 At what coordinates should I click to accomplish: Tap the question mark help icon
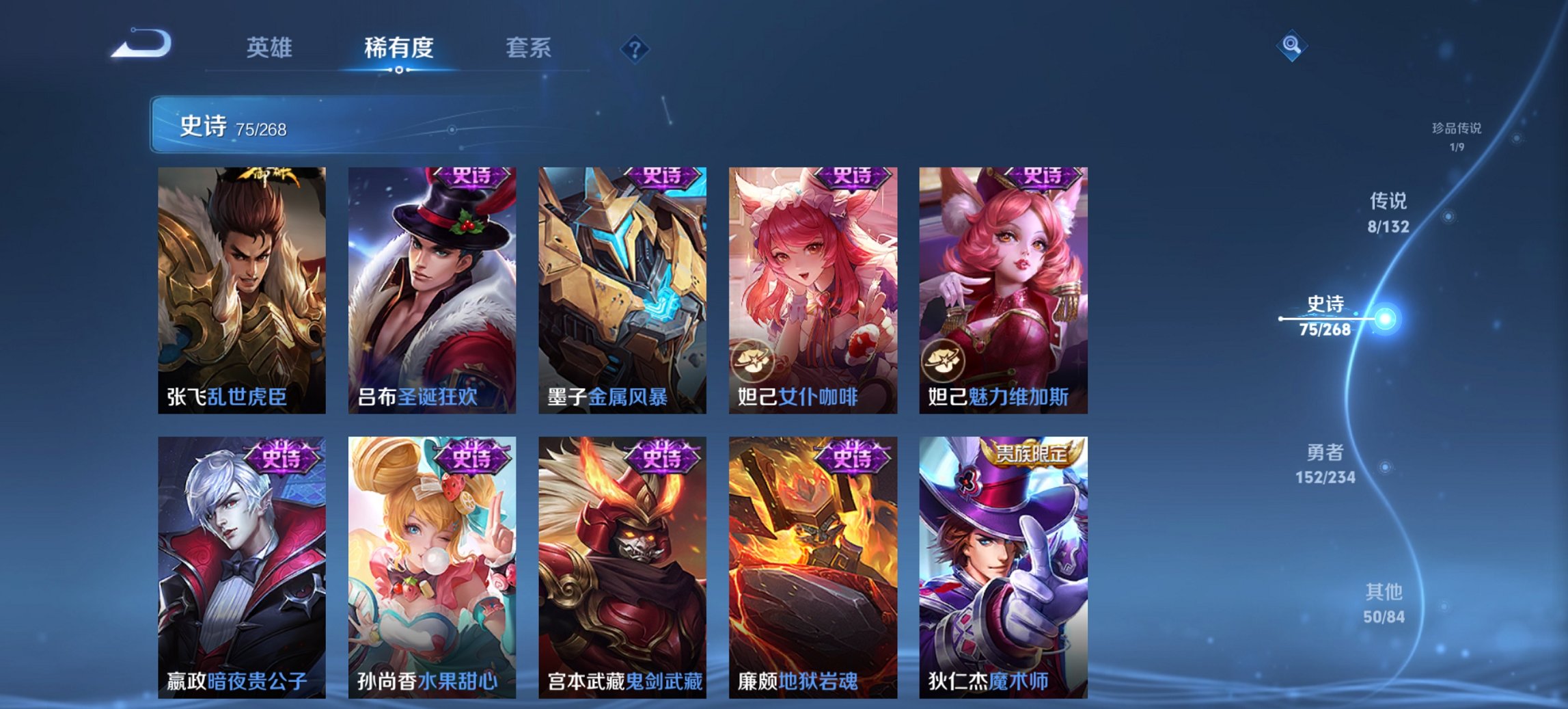pyautogui.click(x=635, y=48)
